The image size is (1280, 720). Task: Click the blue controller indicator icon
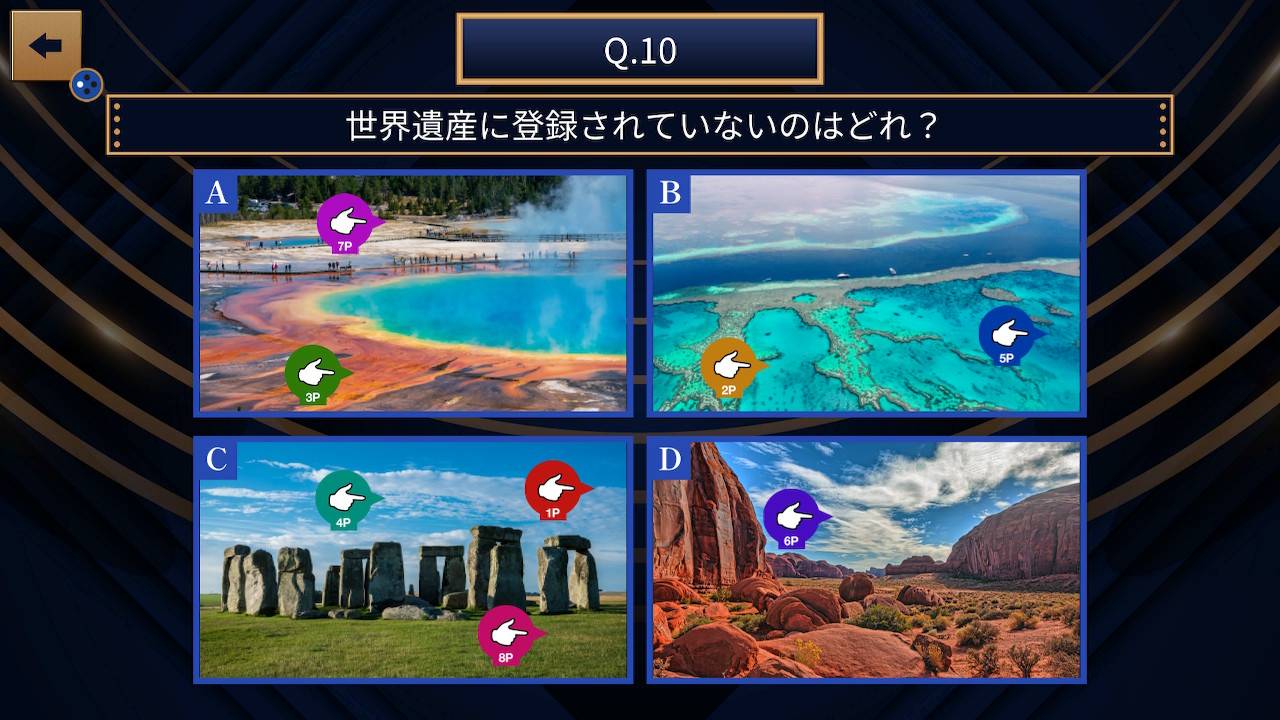click(x=86, y=85)
